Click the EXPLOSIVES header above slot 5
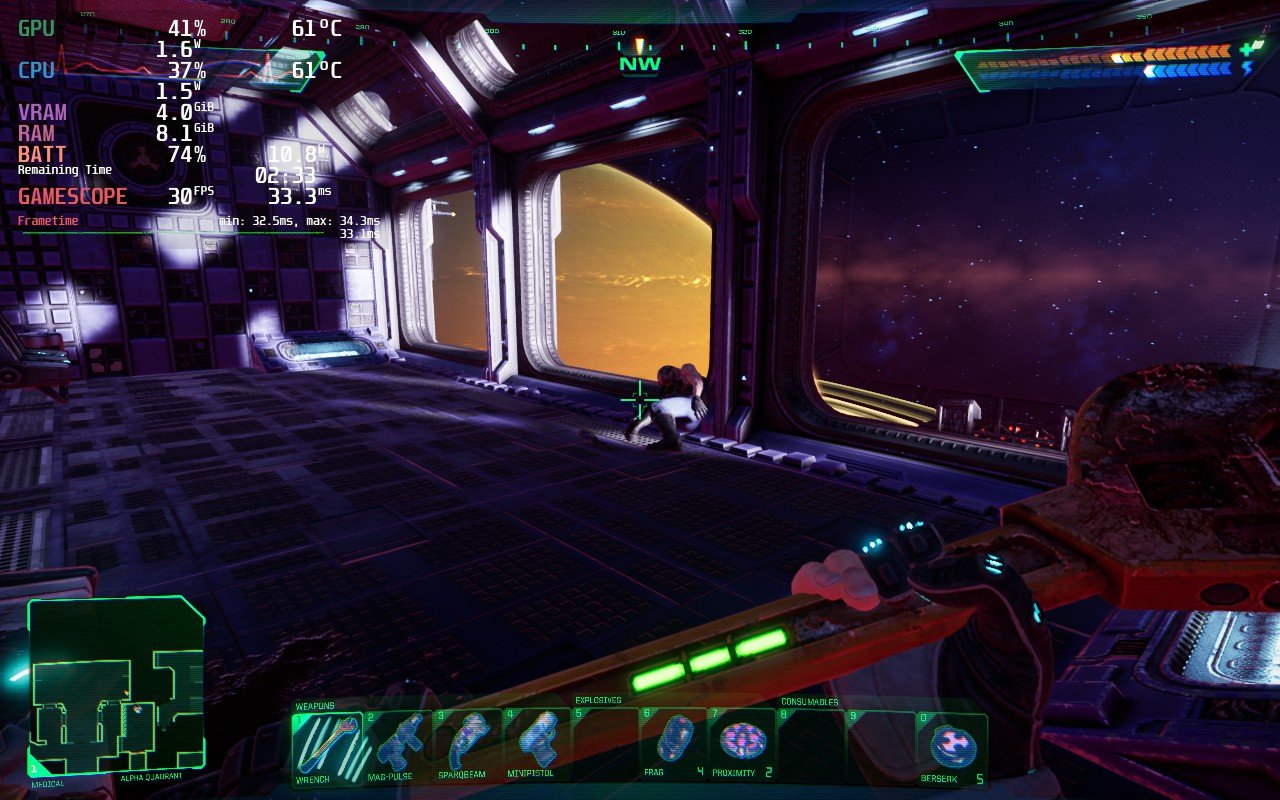Screen dimensions: 1280x800 597,702
